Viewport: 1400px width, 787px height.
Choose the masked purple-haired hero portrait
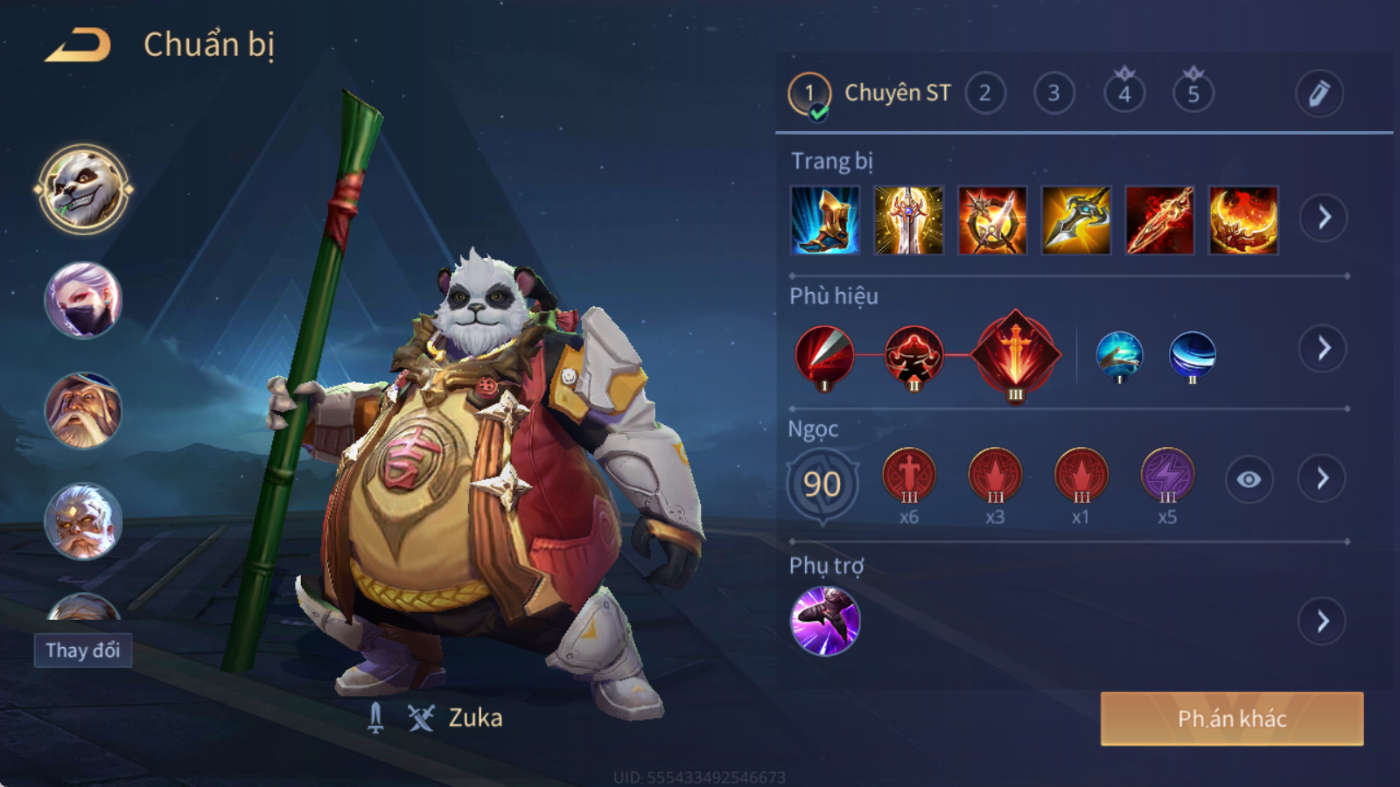tap(83, 300)
